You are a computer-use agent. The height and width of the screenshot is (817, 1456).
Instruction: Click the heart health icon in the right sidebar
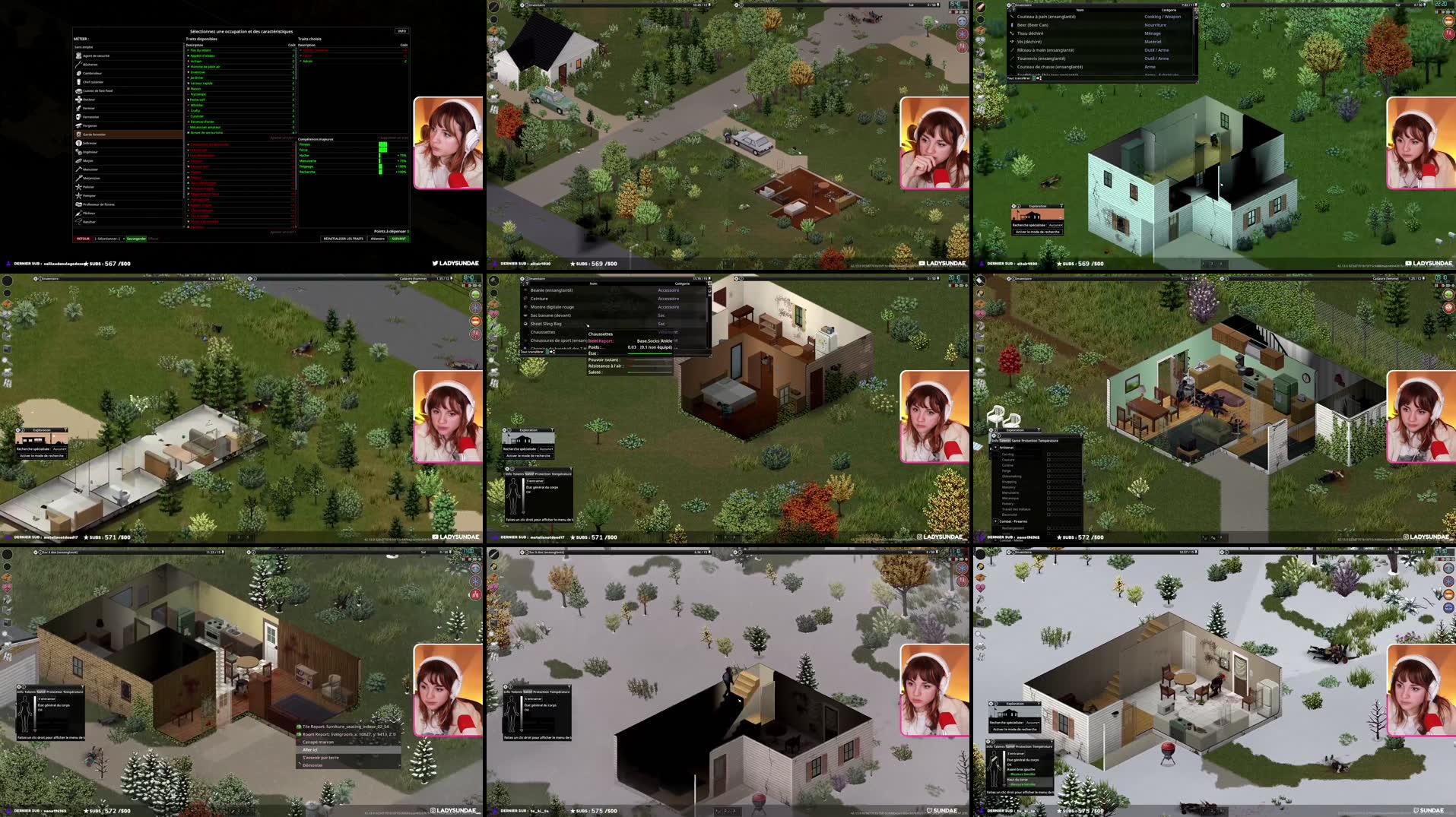tap(979, 41)
